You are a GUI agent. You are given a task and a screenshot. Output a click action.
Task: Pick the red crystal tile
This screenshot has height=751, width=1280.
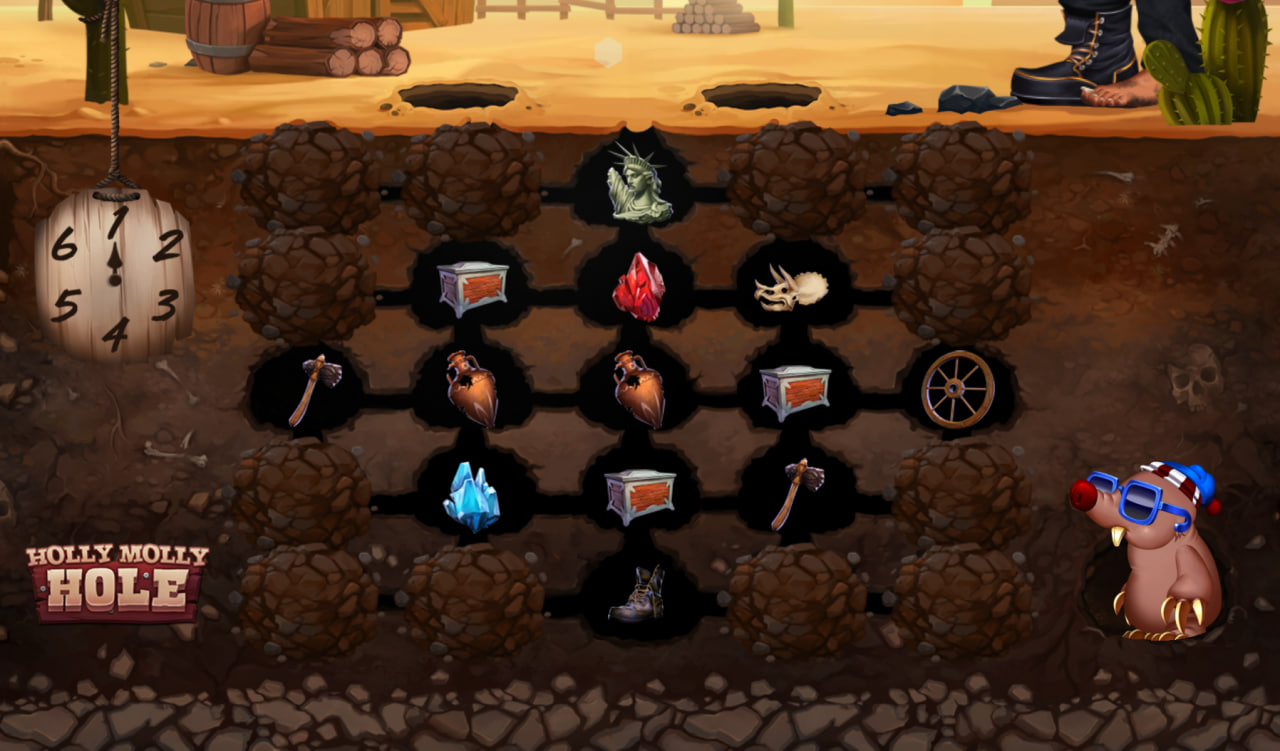point(639,287)
